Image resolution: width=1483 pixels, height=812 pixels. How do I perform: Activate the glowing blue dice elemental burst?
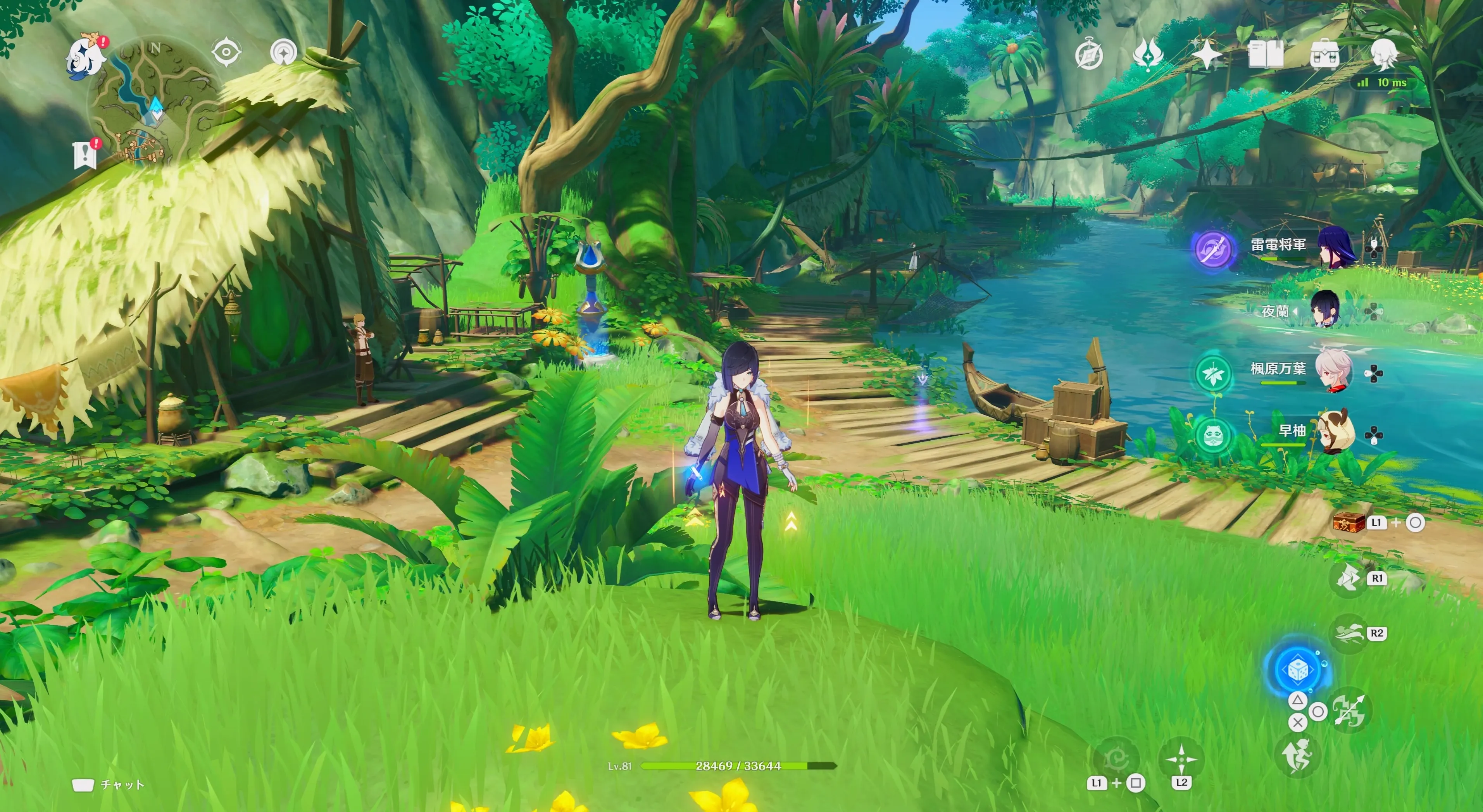pyautogui.click(x=1298, y=669)
